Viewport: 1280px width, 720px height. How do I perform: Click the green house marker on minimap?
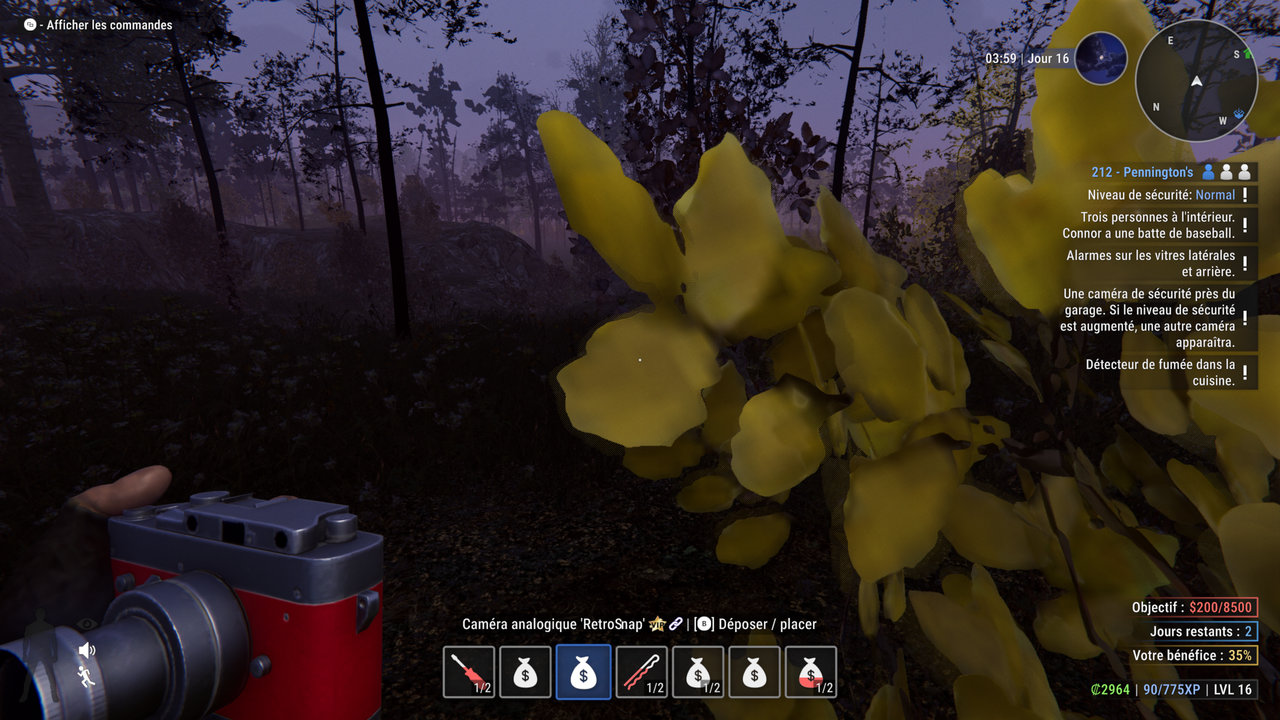coord(1247,54)
